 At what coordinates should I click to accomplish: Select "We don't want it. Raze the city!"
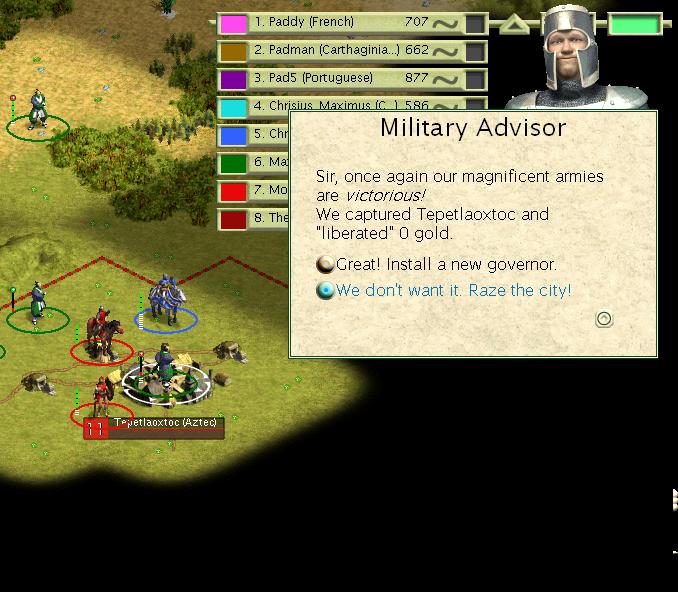(x=453, y=290)
